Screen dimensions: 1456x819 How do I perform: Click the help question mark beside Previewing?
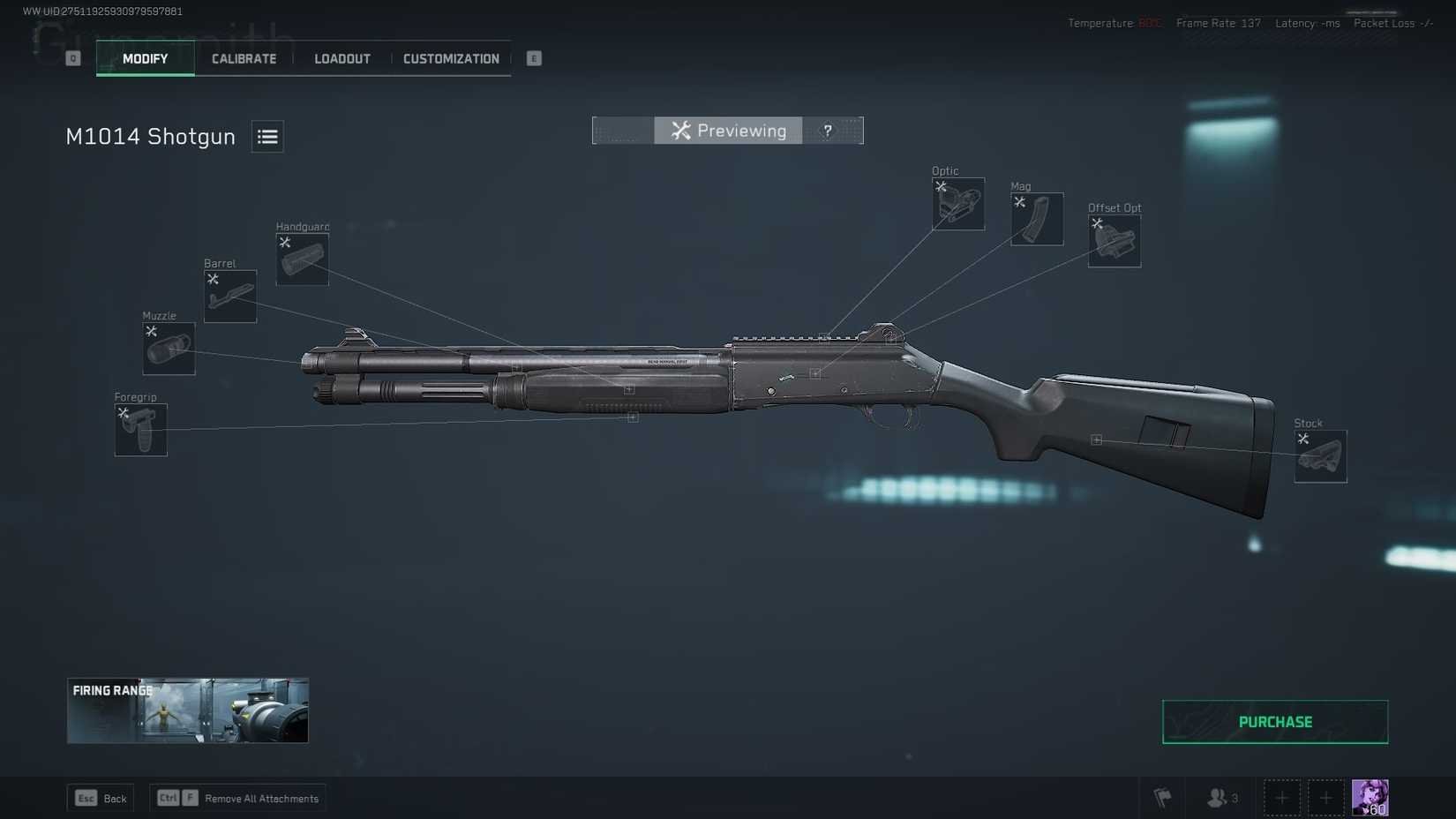click(x=828, y=131)
